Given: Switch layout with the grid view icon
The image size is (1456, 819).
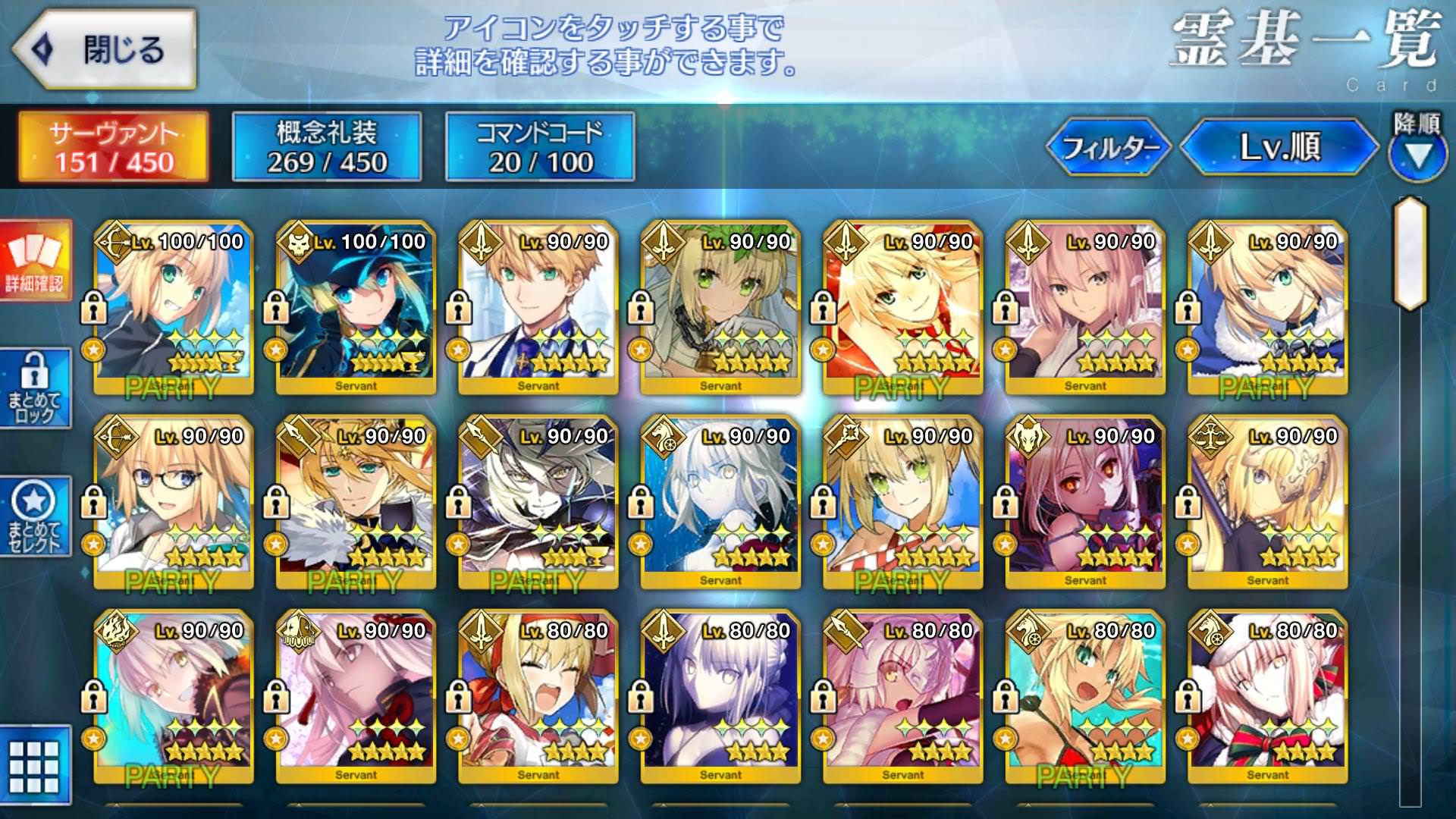Looking at the screenshot, I should pyautogui.click(x=35, y=766).
